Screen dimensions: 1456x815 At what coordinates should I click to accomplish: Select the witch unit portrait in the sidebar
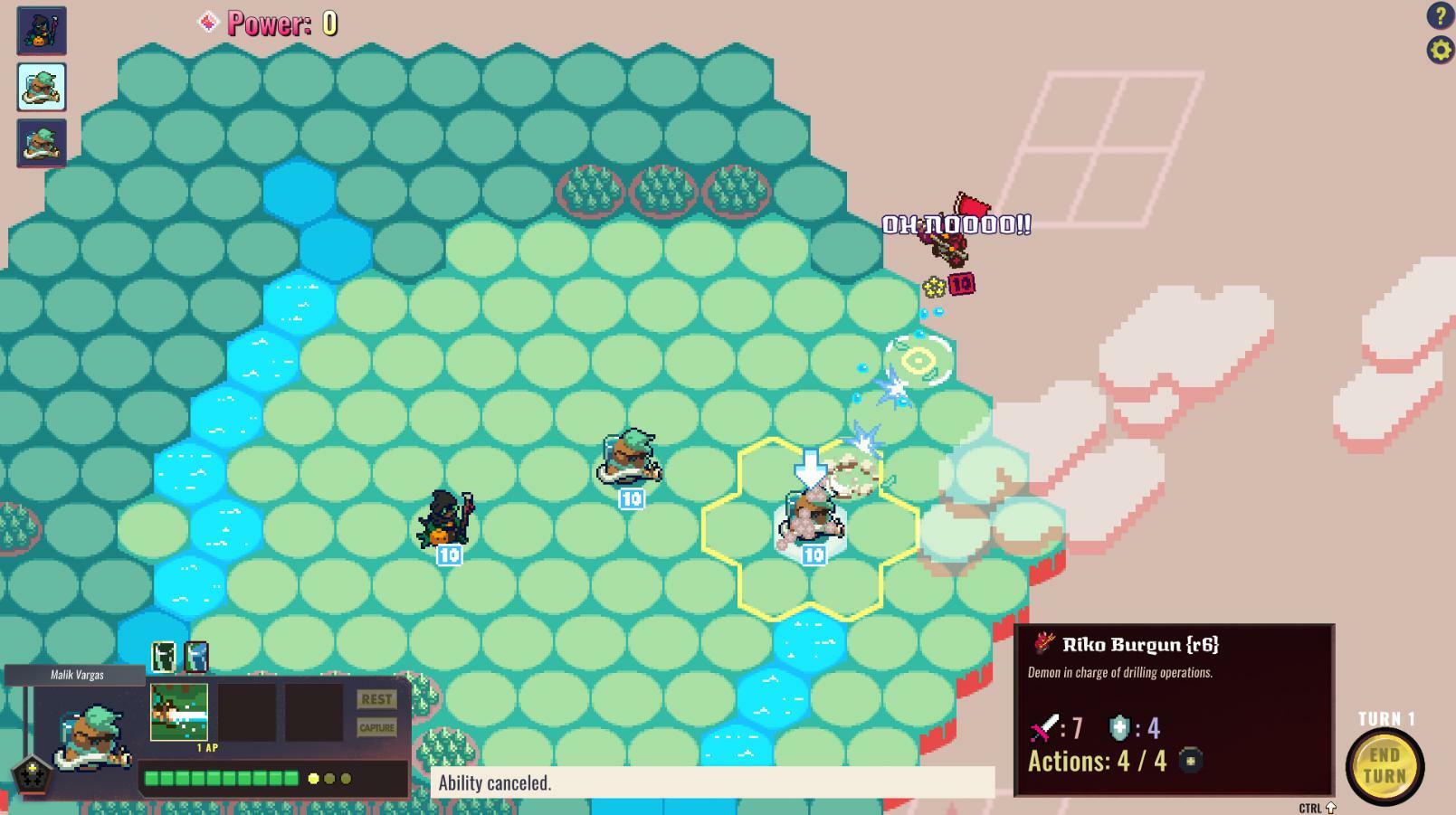coord(41,30)
